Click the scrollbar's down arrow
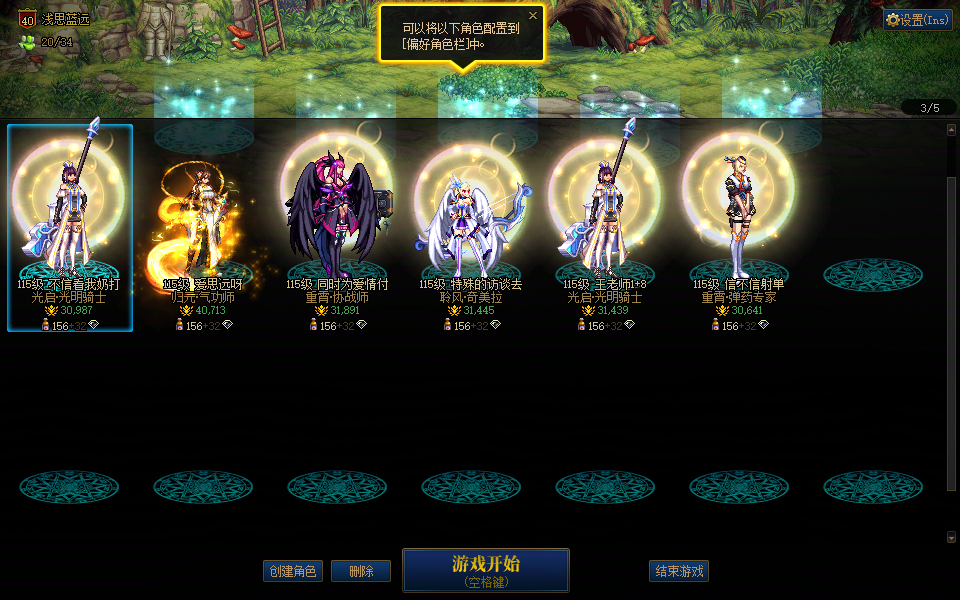The image size is (960, 600). (x=951, y=537)
